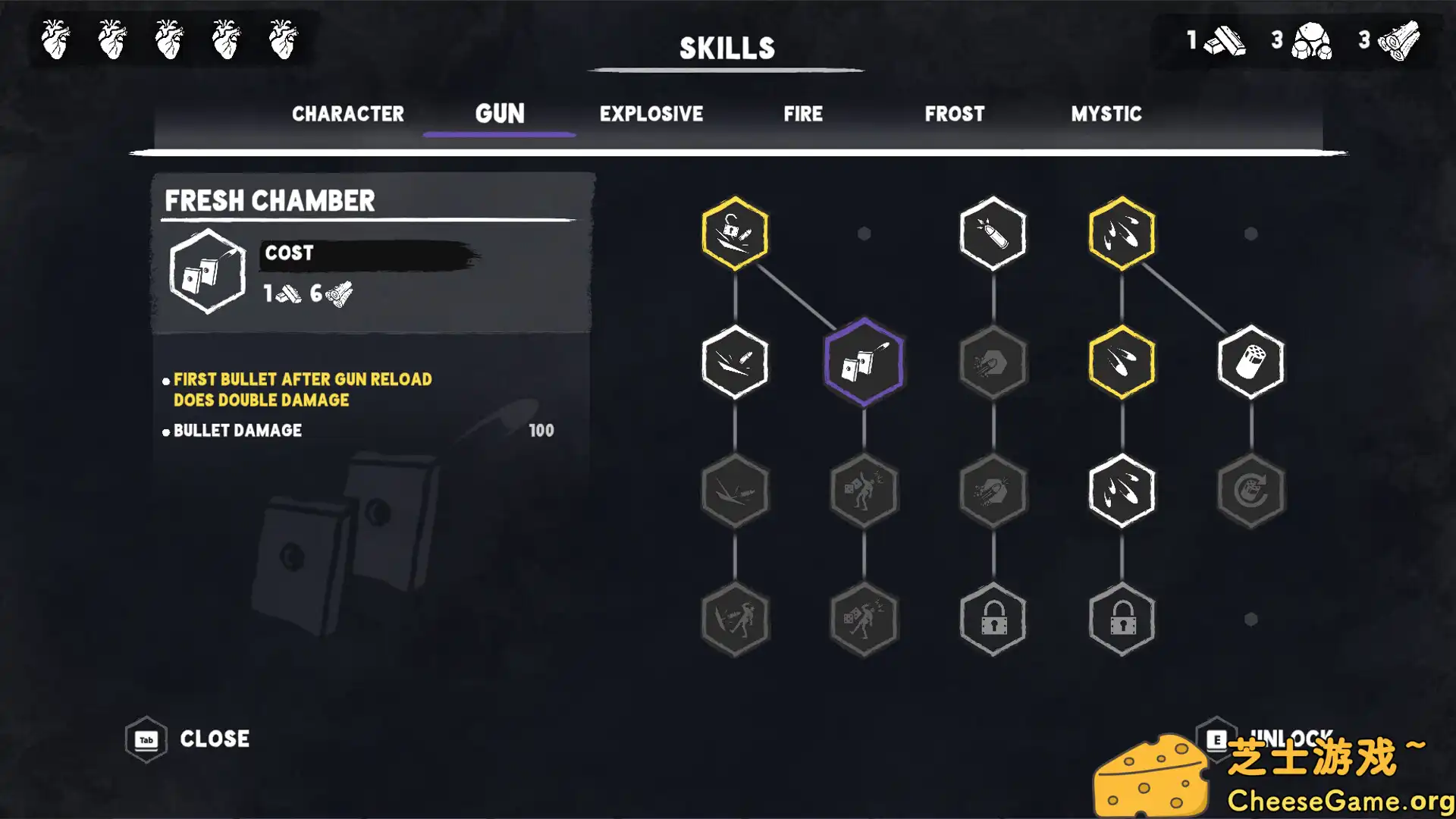Open the MYSTIC skill tab

[1106, 114]
